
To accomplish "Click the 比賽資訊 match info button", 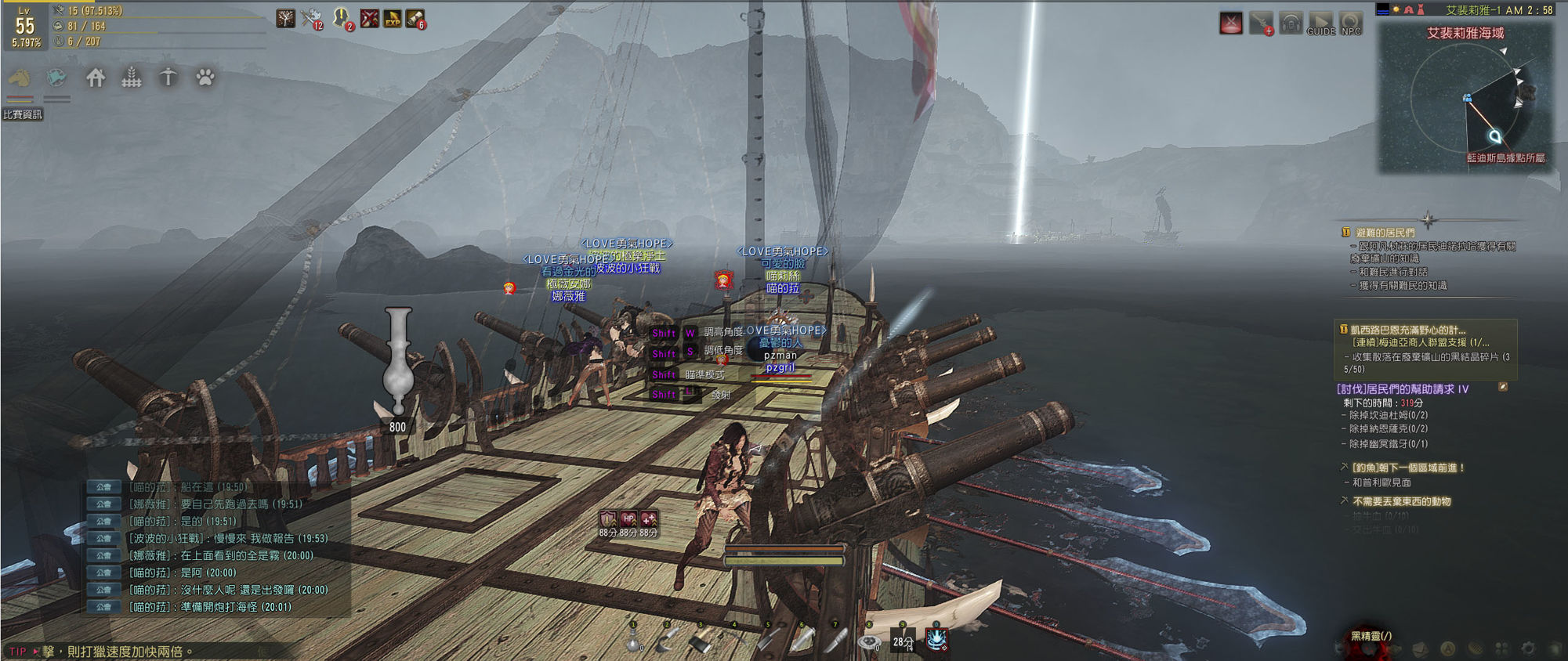I will (x=23, y=114).
